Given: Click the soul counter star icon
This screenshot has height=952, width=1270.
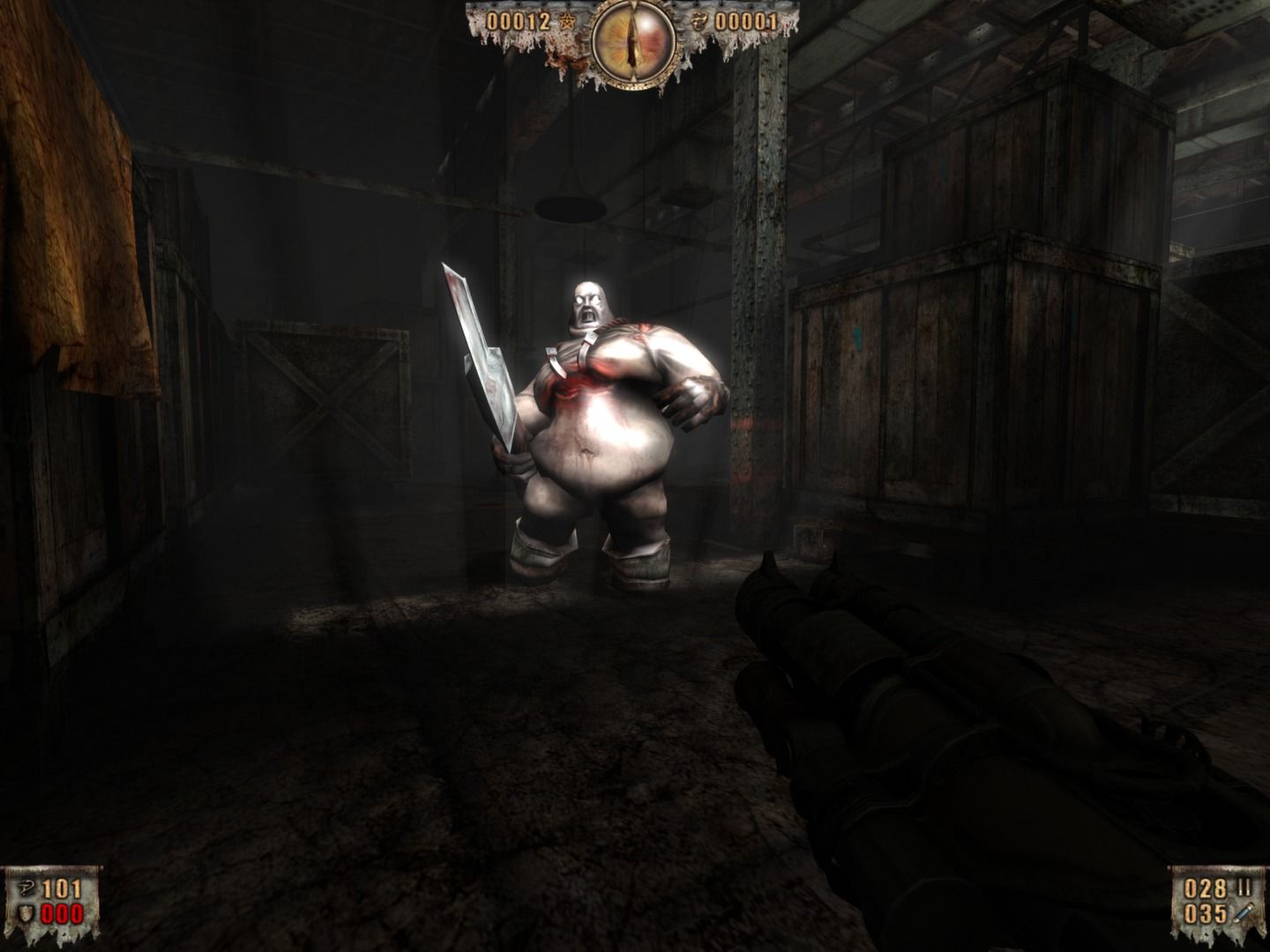Looking at the screenshot, I should 568,20.
